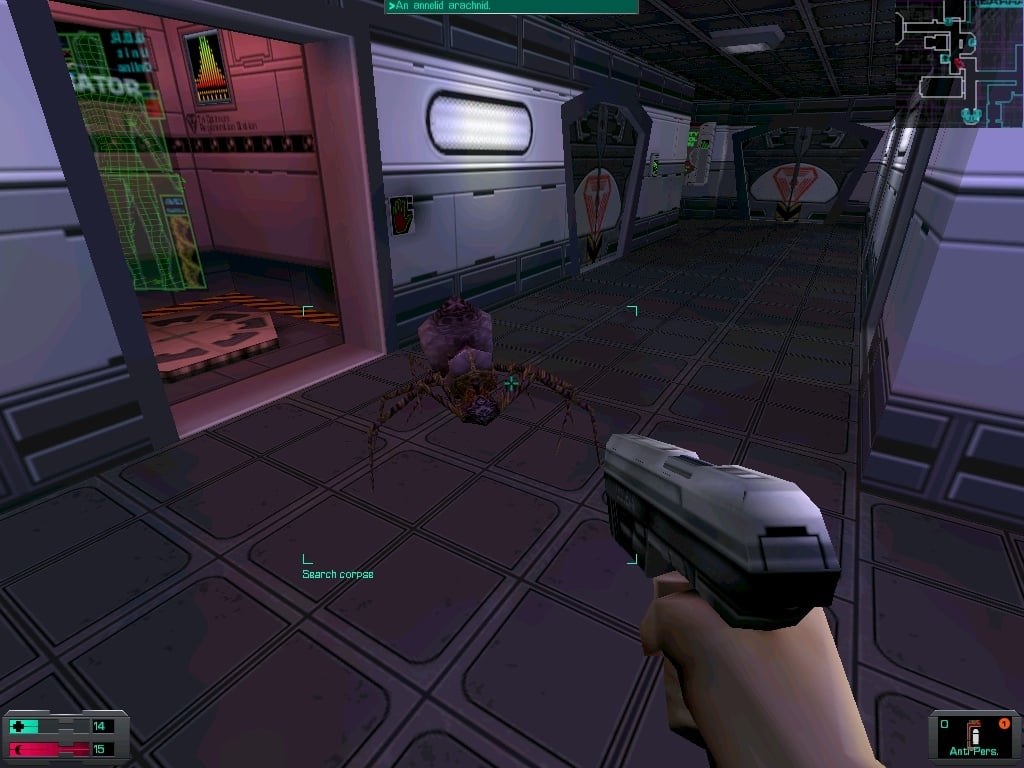Click the automap minimap display

(x=958, y=62)
